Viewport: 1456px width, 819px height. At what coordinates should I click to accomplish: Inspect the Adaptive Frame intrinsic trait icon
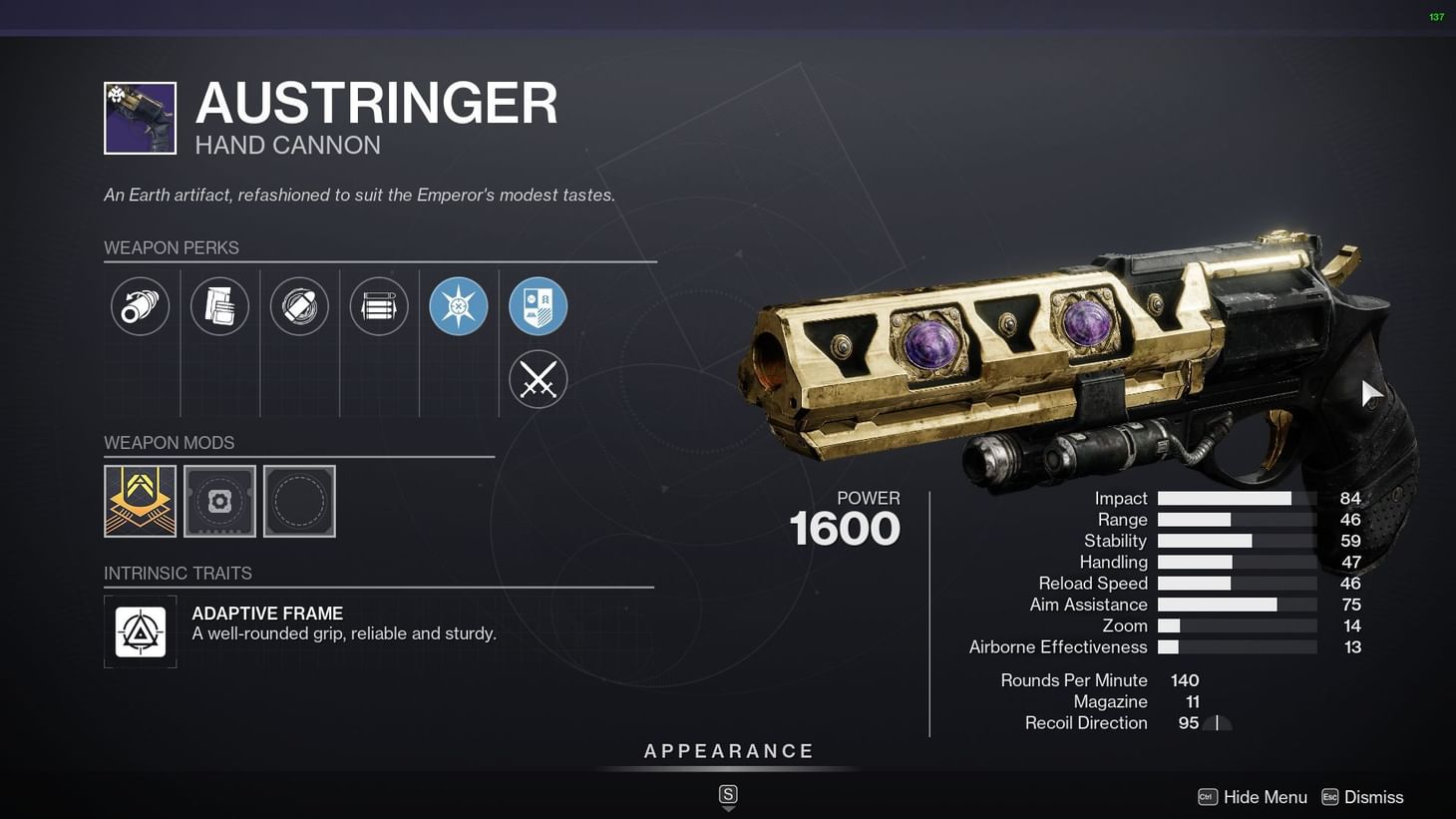pyautogui.click(x=140, y=631)
